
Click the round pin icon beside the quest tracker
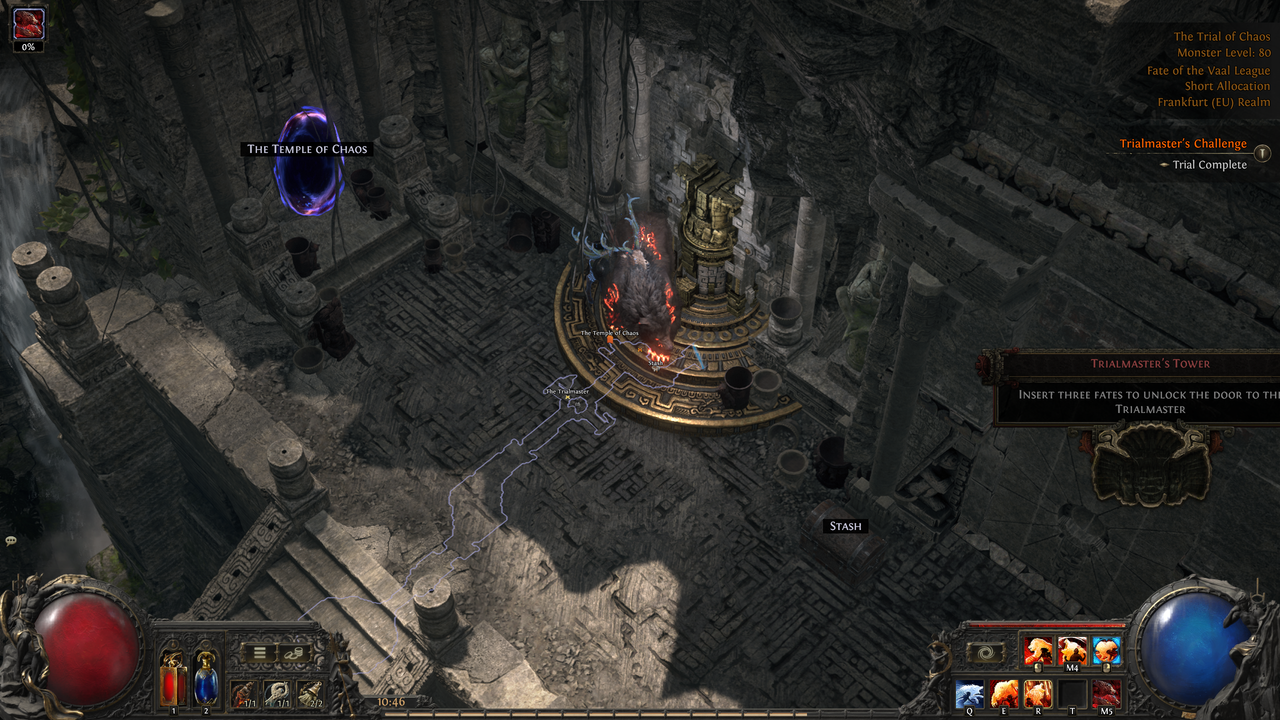coord(1262,153)
